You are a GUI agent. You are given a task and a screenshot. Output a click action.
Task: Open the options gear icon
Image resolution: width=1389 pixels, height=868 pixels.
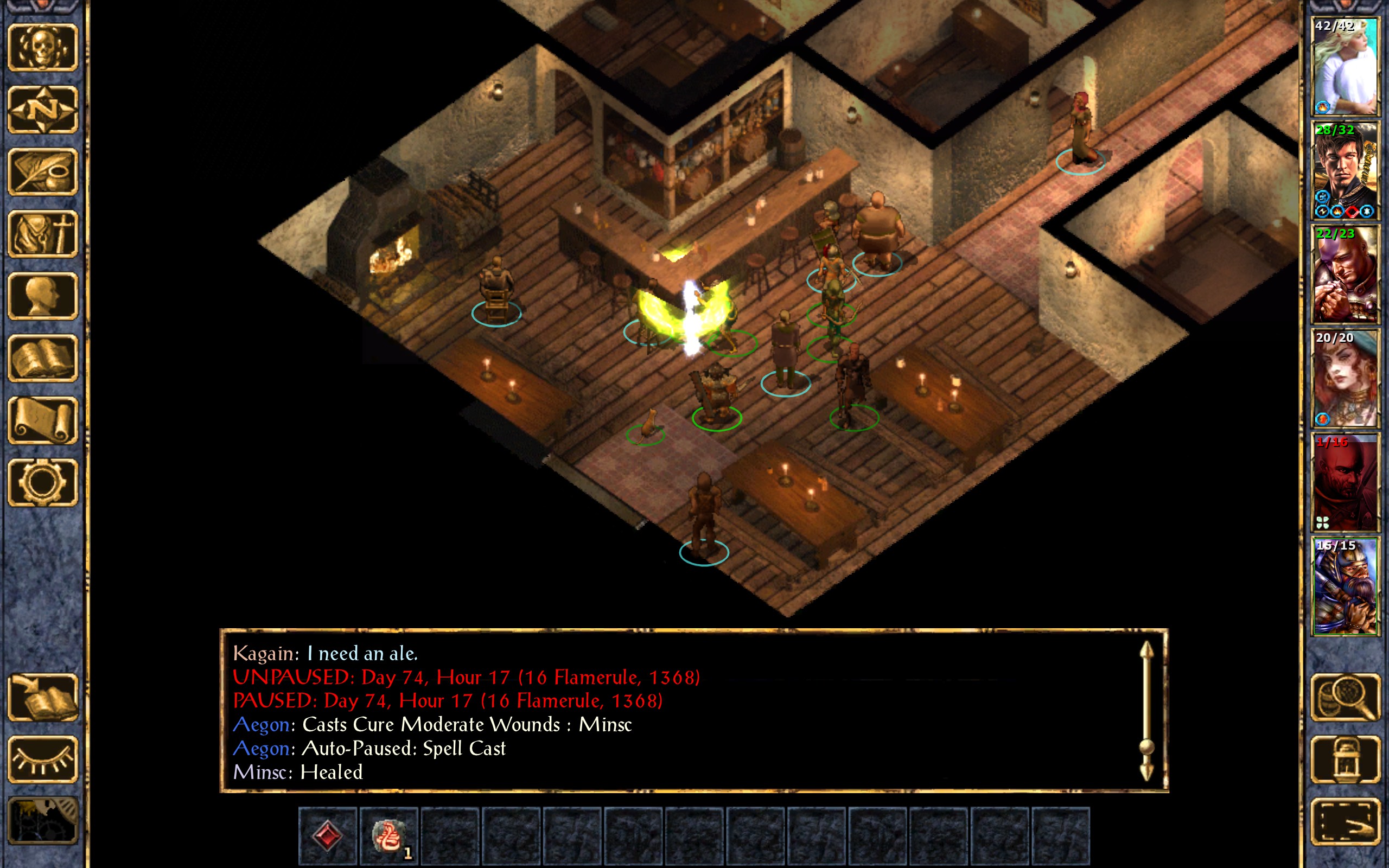click(42, 482)
